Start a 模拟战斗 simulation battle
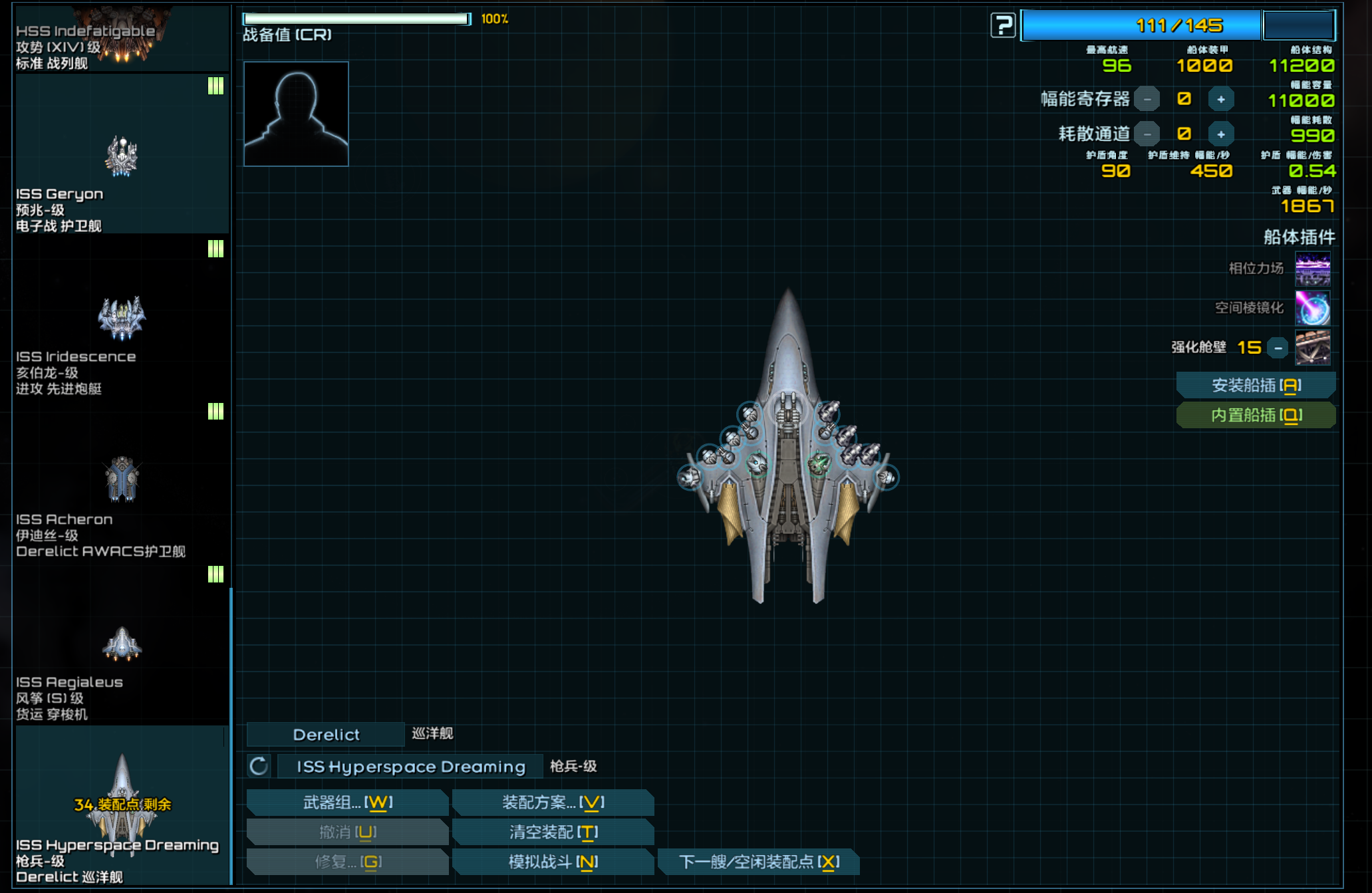Image resolution: width=1372 pixels, height=893 pixels. pos(553,862)
